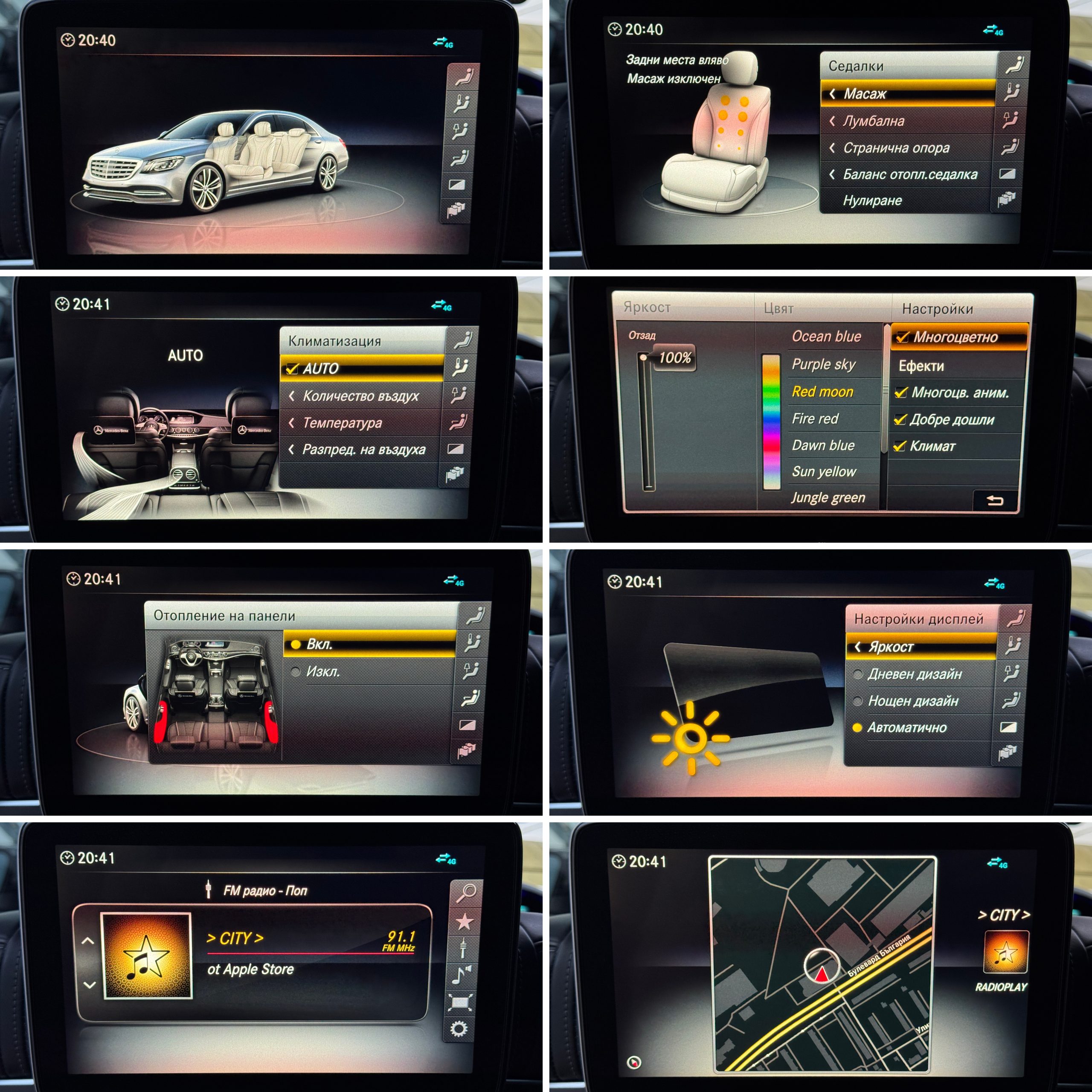The image size is (1092, 1092).
Task: Choose the Нощен дизайн display option
Action: (912, 701)
